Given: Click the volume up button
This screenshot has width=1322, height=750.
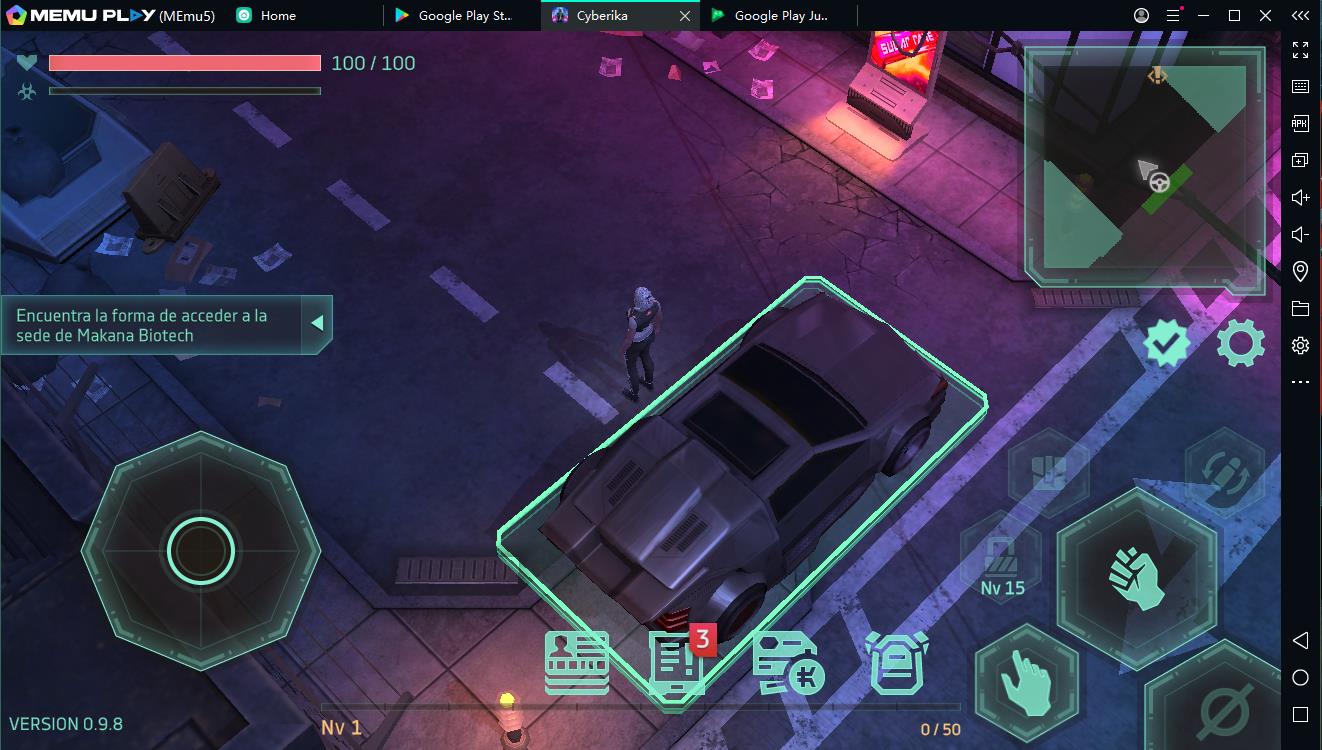Looking at the screenshot, I should point(1299,197).
